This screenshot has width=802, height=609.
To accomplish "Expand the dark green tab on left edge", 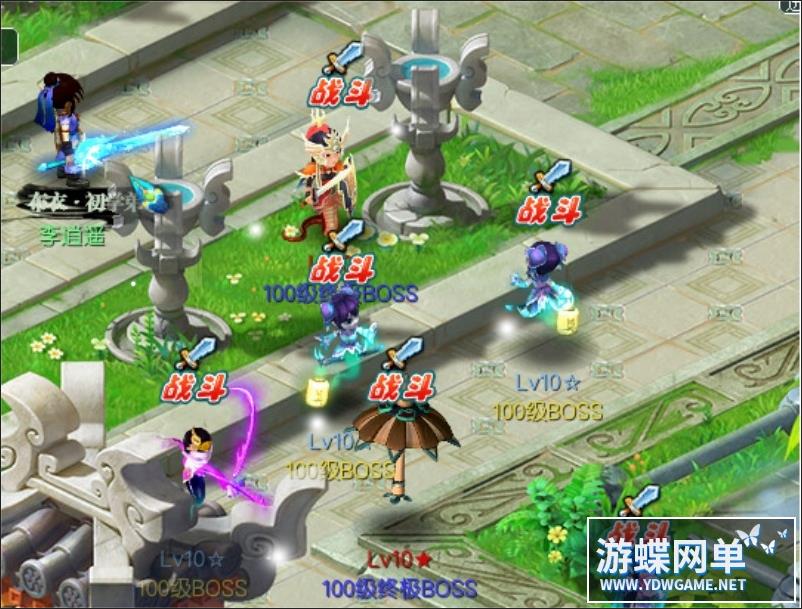I will click(x=8, y=47).
